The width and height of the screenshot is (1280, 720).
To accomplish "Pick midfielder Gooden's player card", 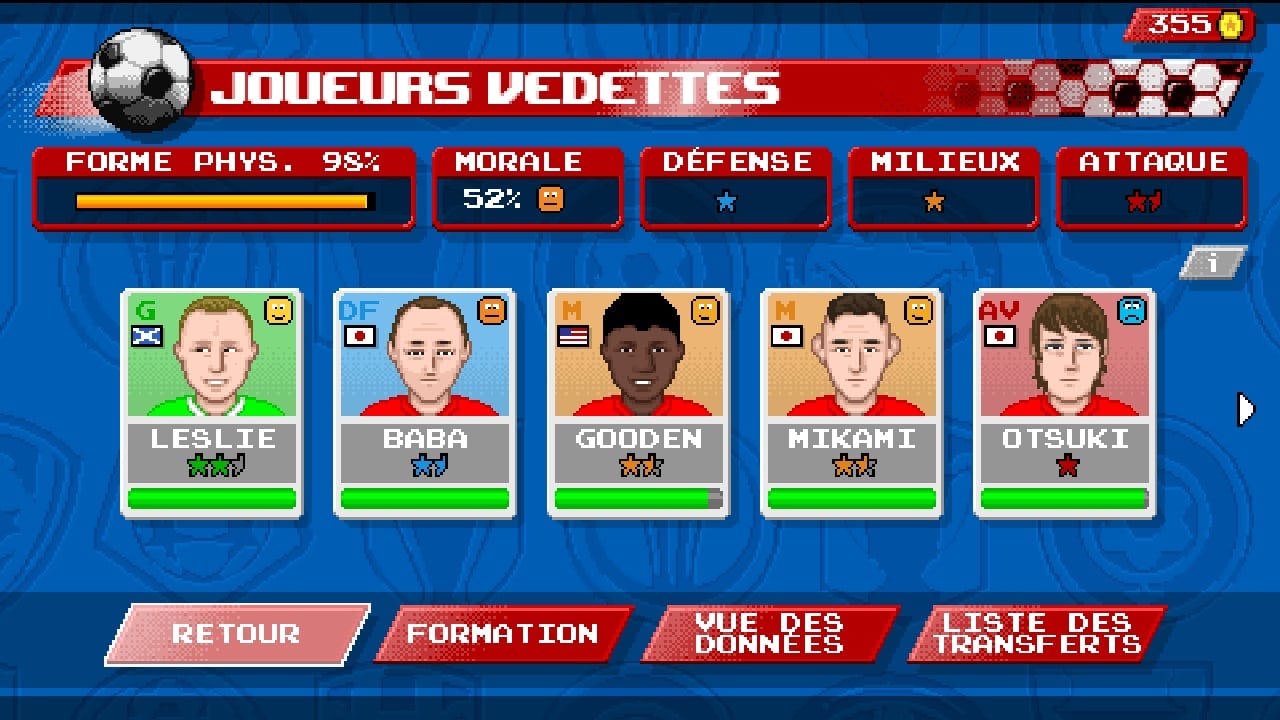I will tap(638, 403).
